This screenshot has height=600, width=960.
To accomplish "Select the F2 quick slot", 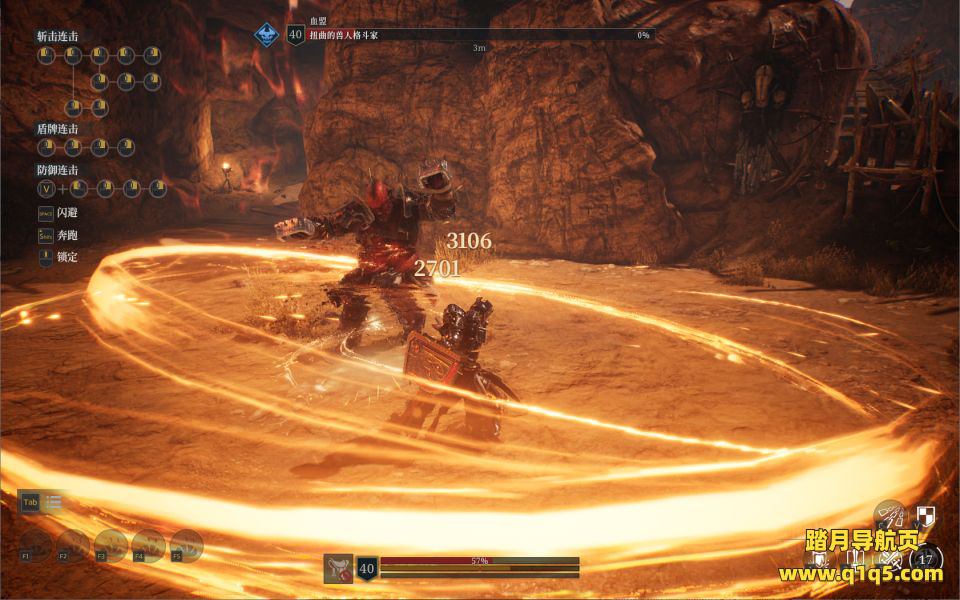I will [73, 545].
